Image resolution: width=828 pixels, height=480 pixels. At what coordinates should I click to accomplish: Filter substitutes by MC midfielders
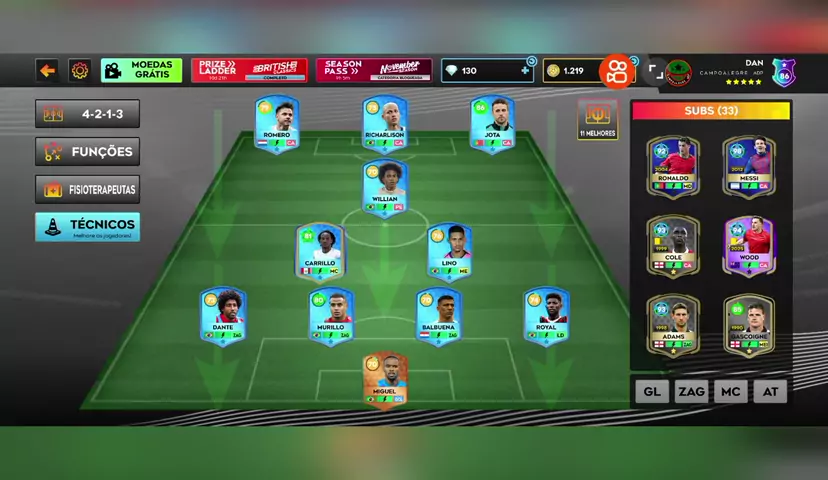click(730, 391)
